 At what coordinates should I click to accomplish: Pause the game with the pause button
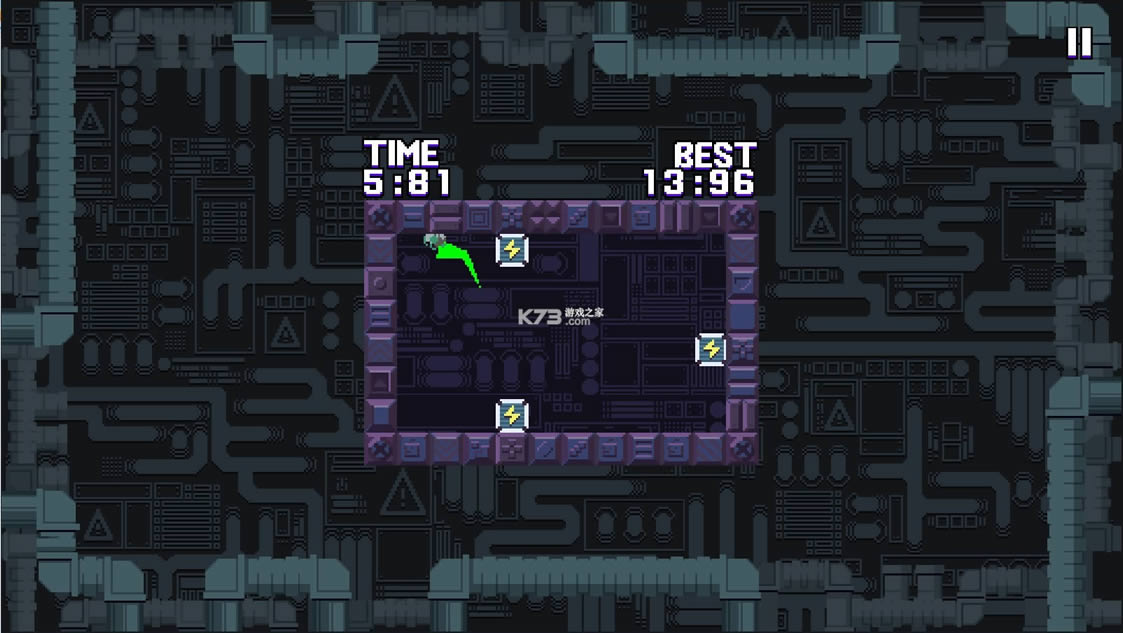[x=1079, y=43]
